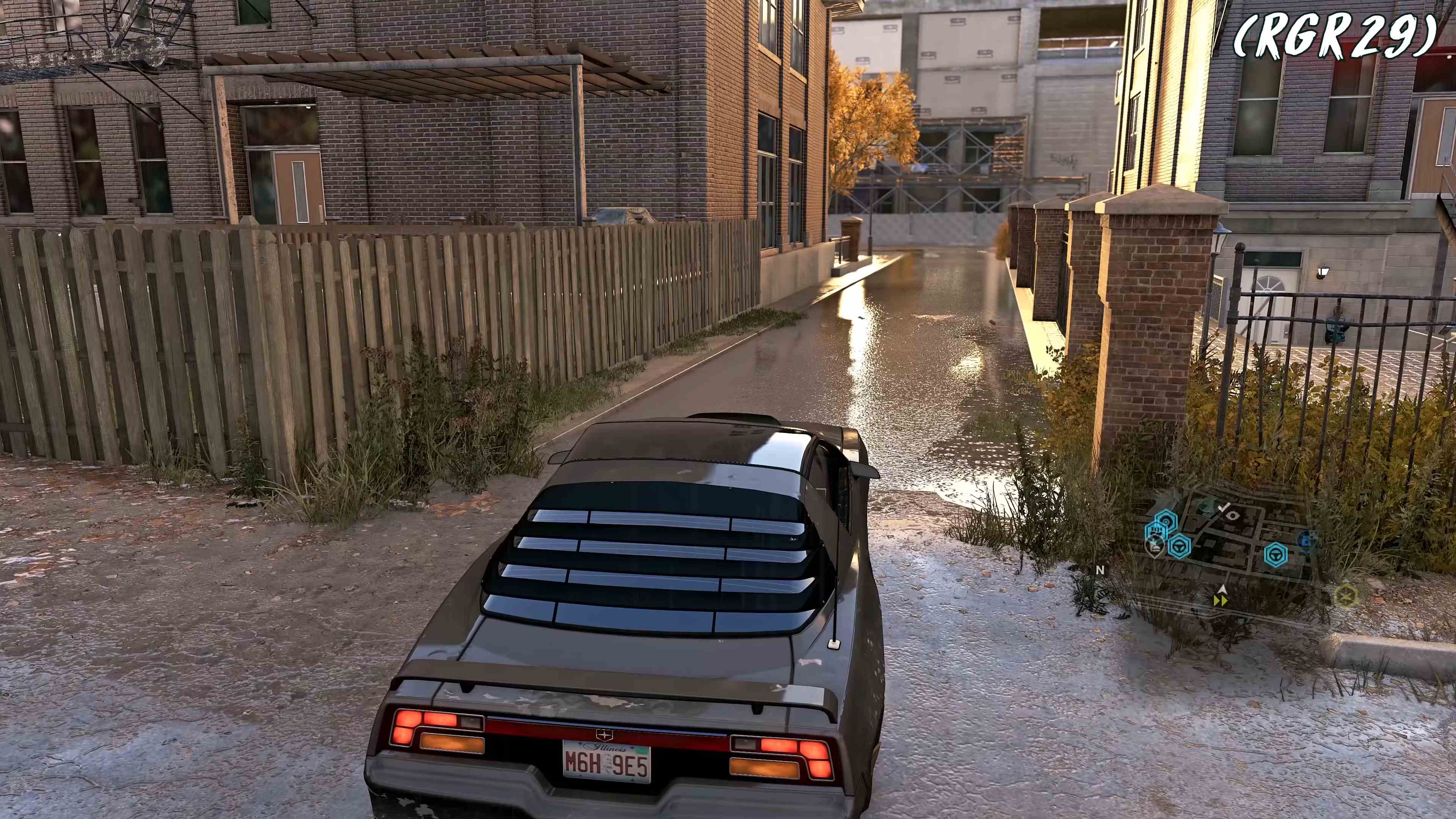The image size is (1456, 819).
Task: Click the yellow hexagon objective icon
Action: tap(1346, 596)
